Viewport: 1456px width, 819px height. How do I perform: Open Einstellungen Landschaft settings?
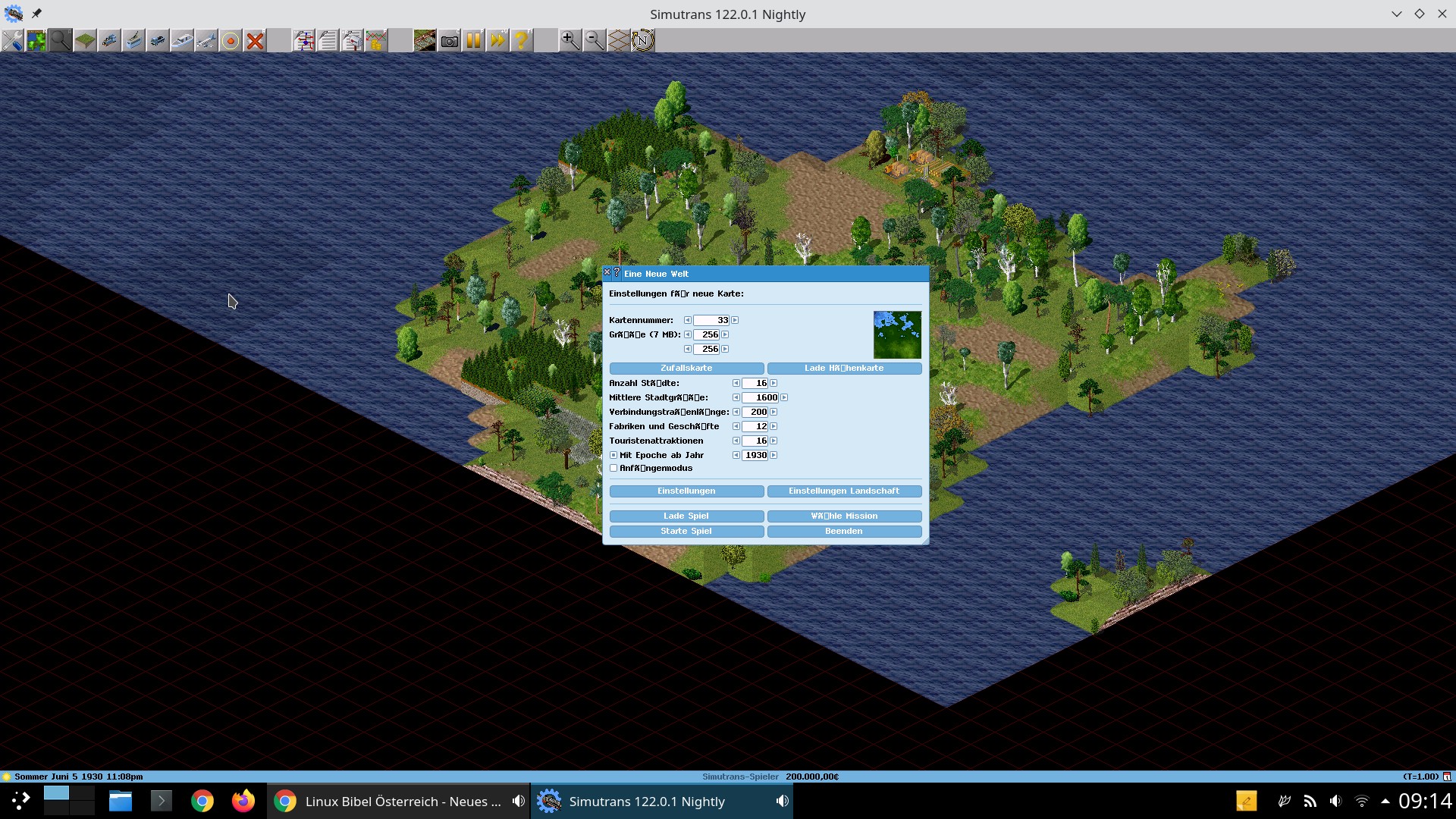pyautogui.click(x=844, y=491)
